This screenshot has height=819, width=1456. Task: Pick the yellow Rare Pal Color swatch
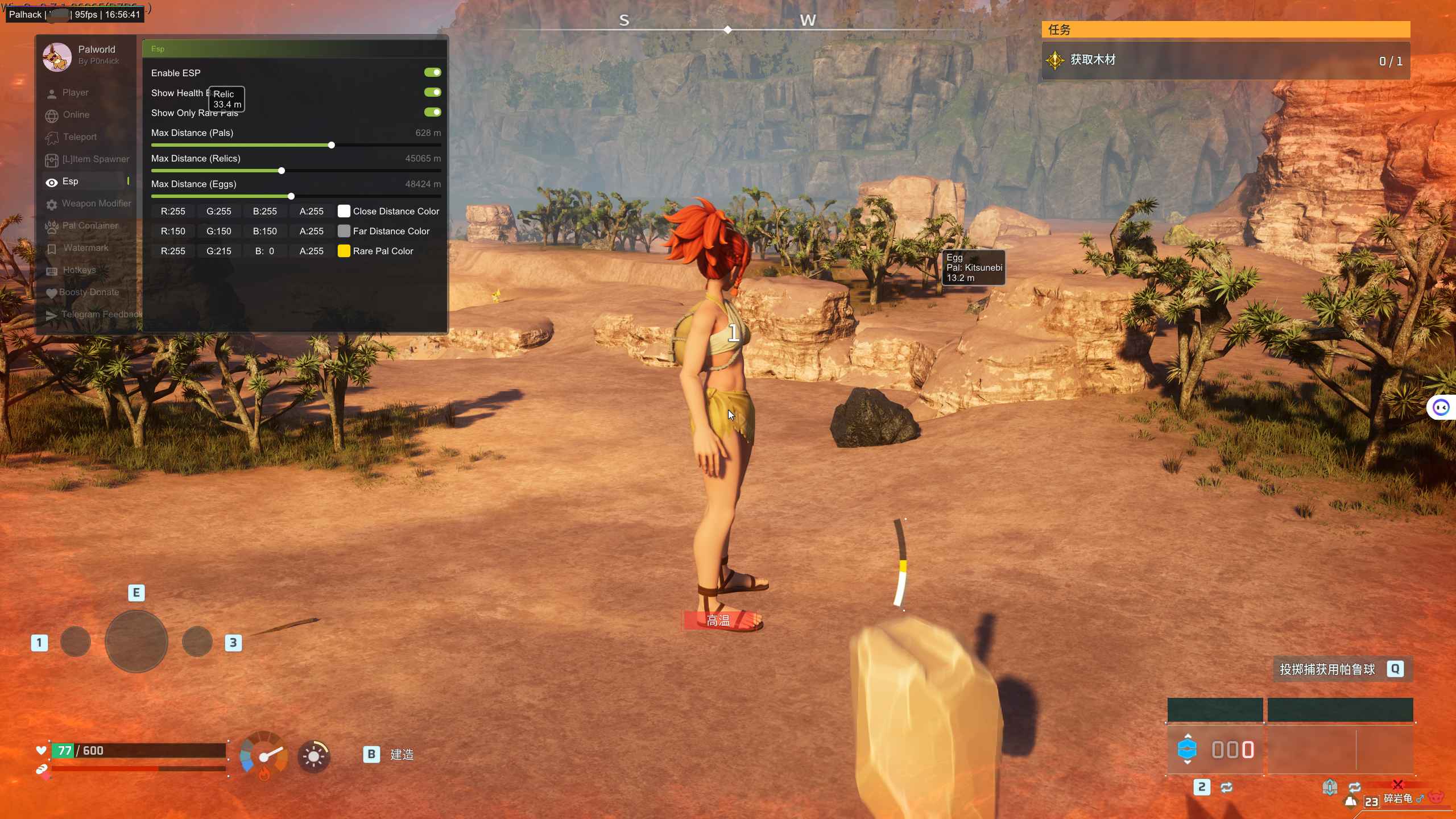[344, 251]
